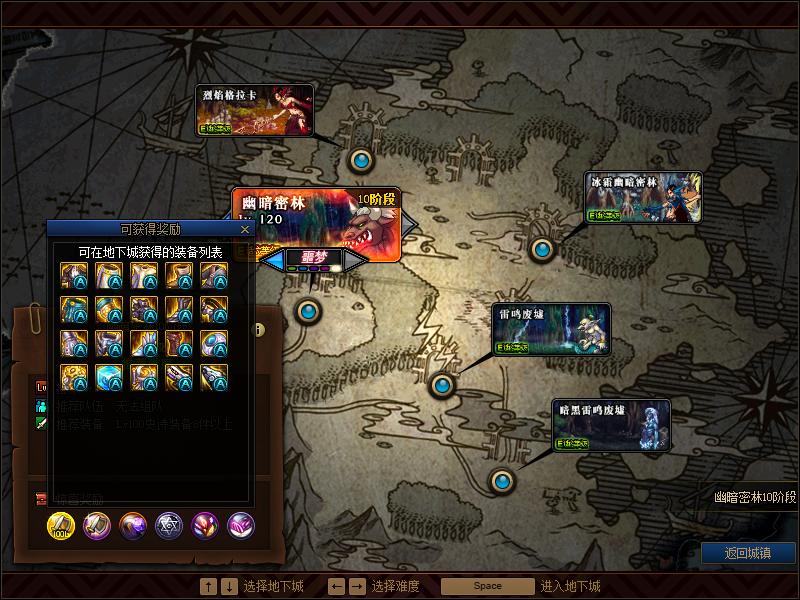Click the 烈焰格拉卡 blue map node
This screenshot has width=800, height=600.
(x=361, y=159)
